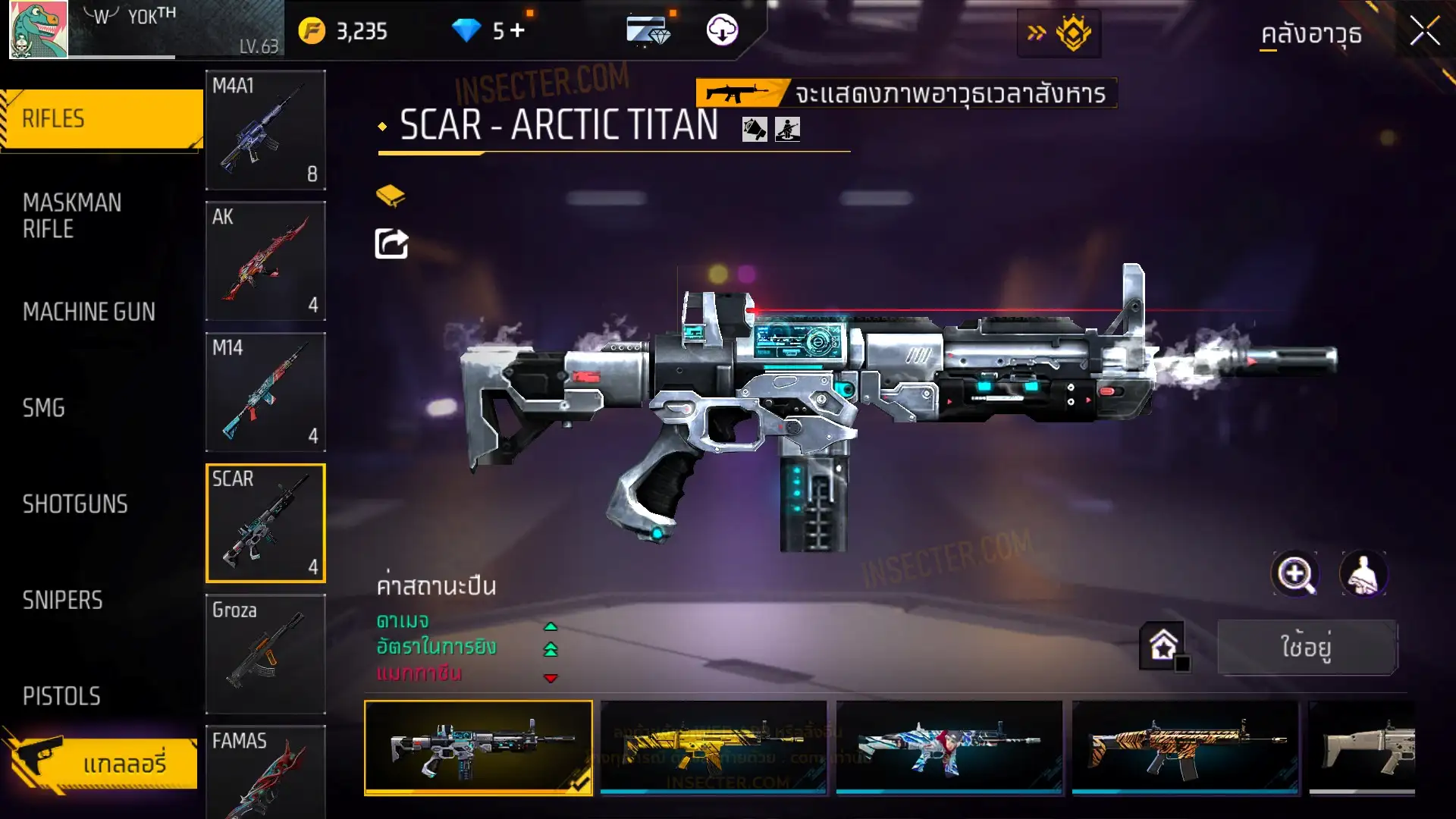Add more diamonds with the plus button
Viewport: 1456px width, 819px height.
click(517, 30)
